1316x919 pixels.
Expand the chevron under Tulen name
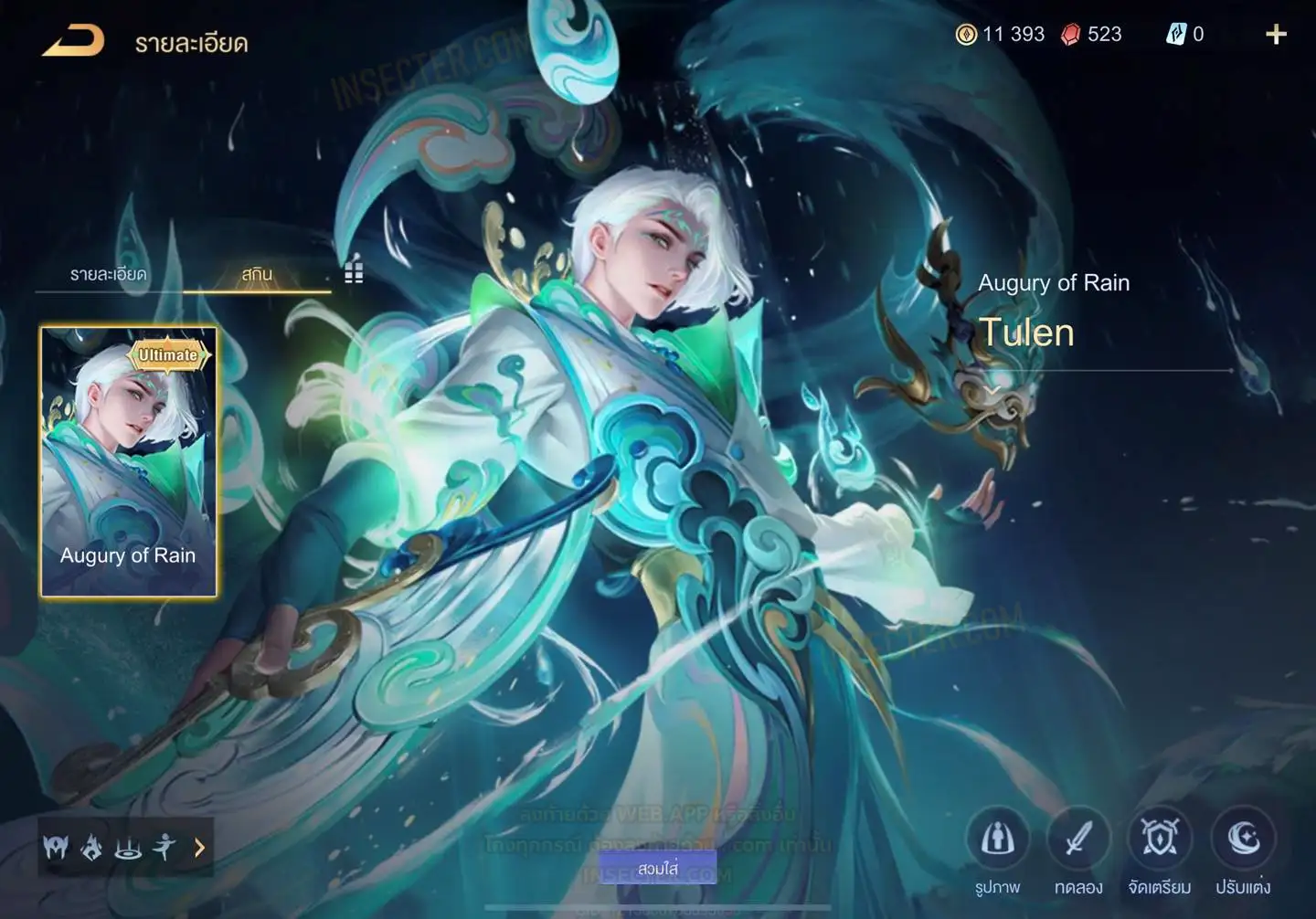click(992, 390)
